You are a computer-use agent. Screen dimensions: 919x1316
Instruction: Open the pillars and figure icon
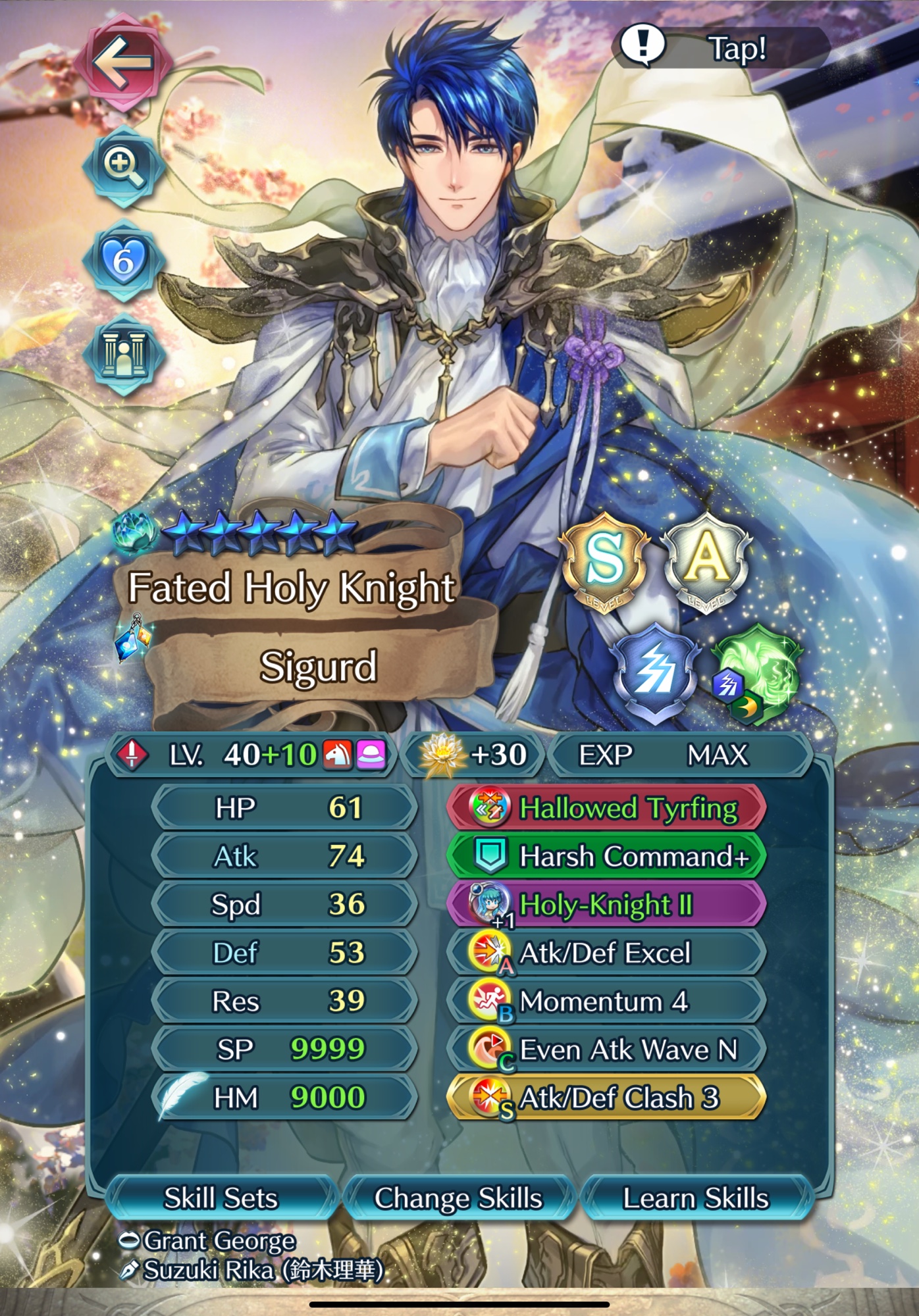(x=123, y=355)
